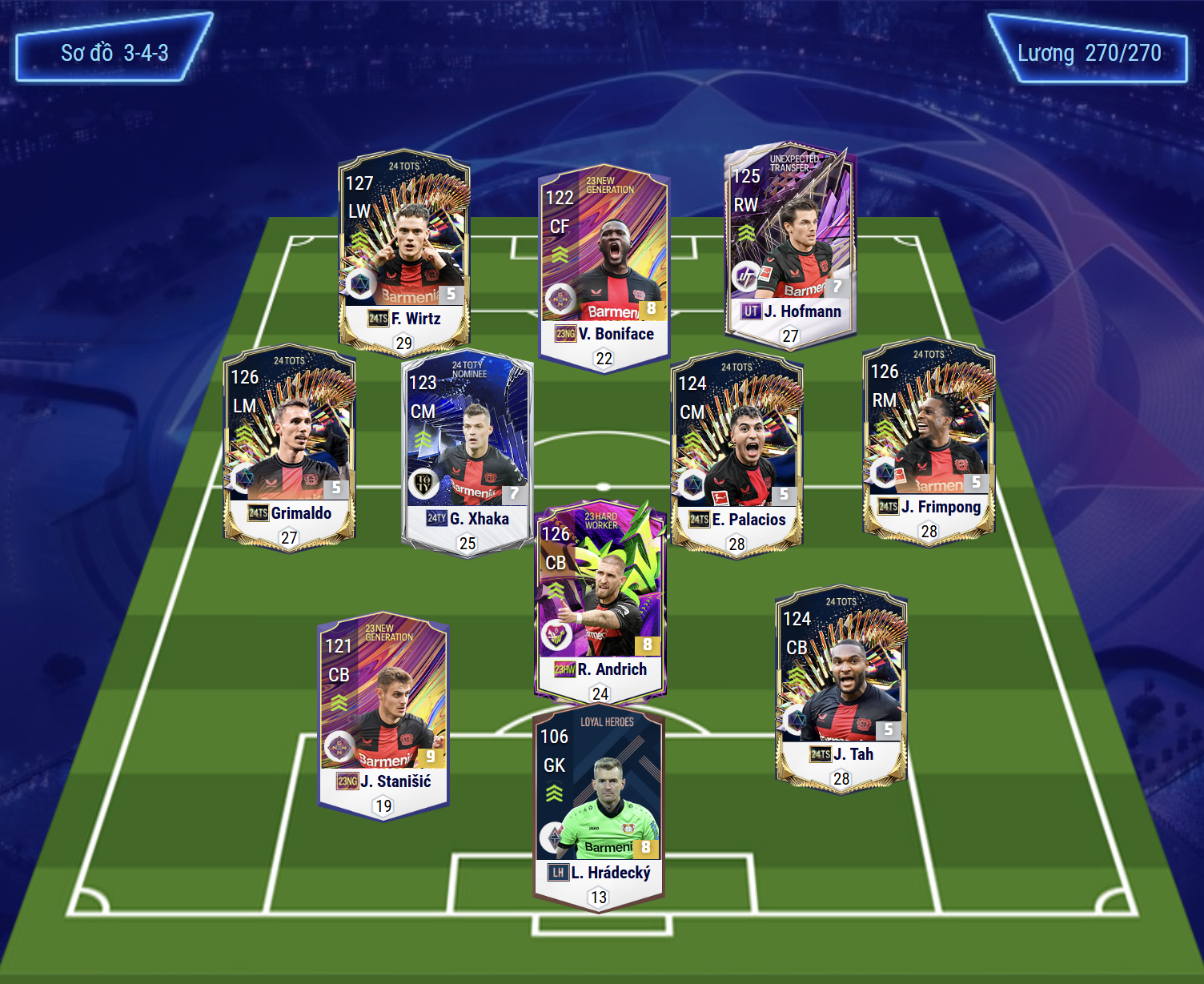Image resolution: width=1204 pixels, height=984 pixels.
Task: Select R. Andrich's CB card
Action: [x=600, y=600]
